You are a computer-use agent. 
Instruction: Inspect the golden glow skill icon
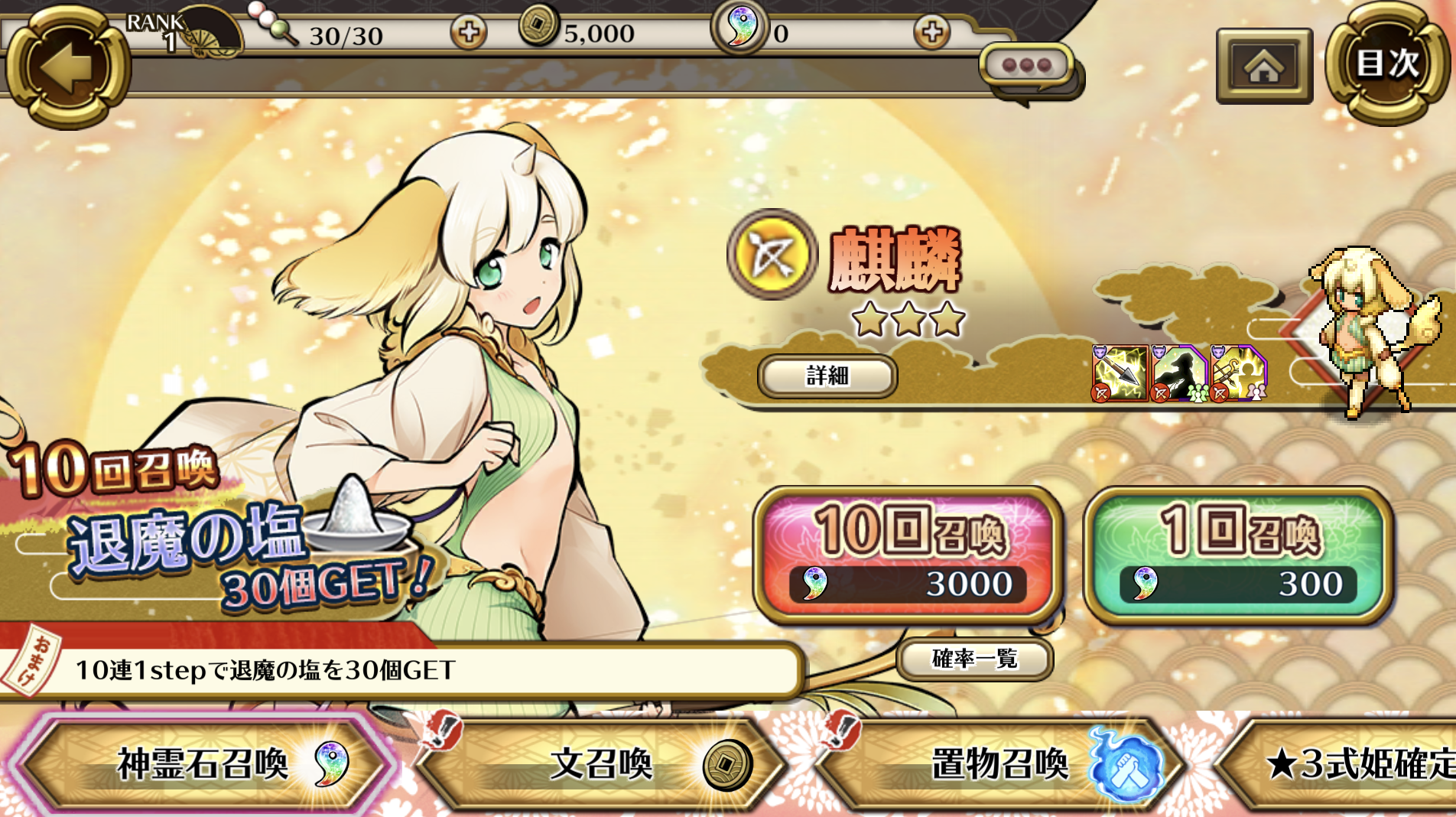click(x=1238, y=373)
